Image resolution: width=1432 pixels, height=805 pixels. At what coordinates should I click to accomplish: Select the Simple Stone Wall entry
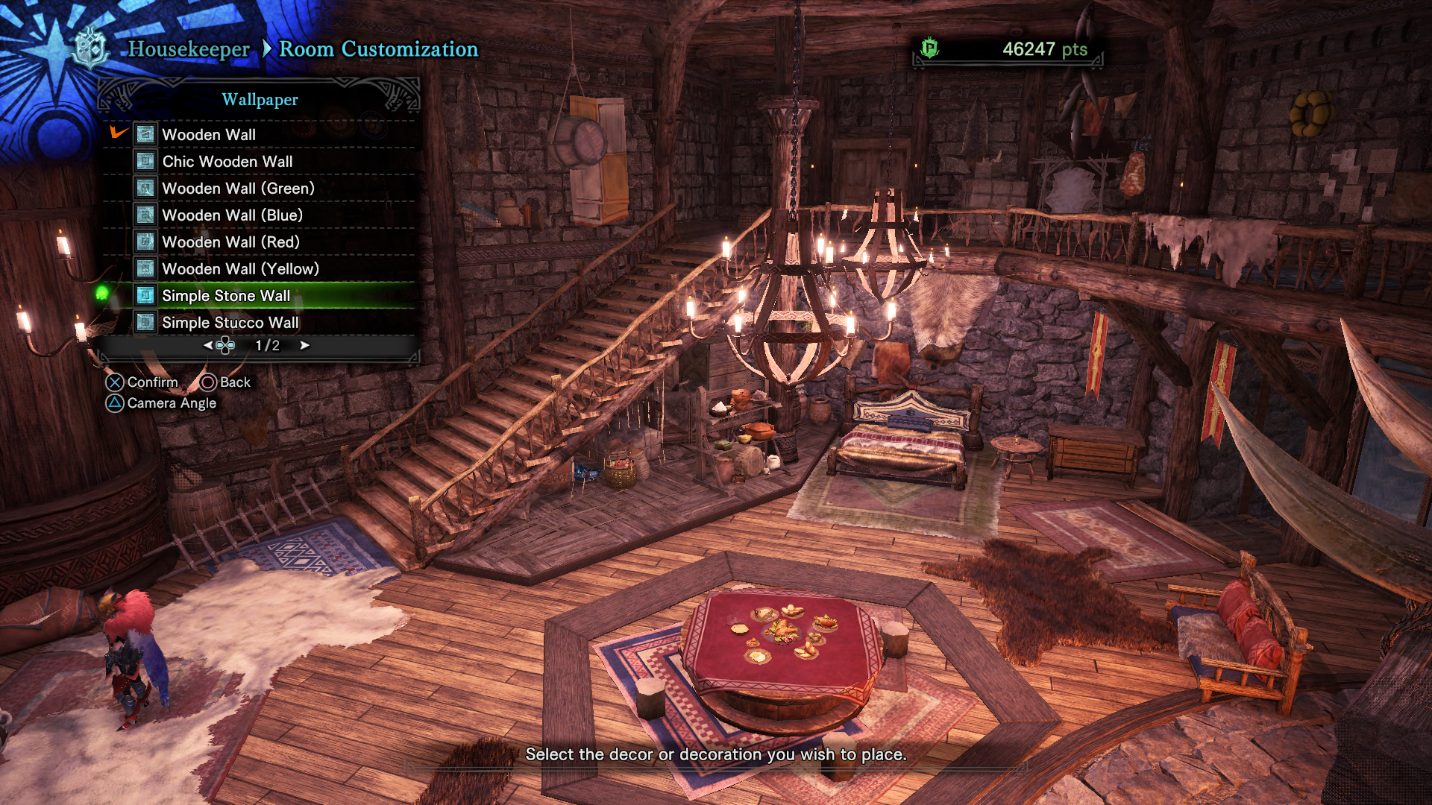226,296
